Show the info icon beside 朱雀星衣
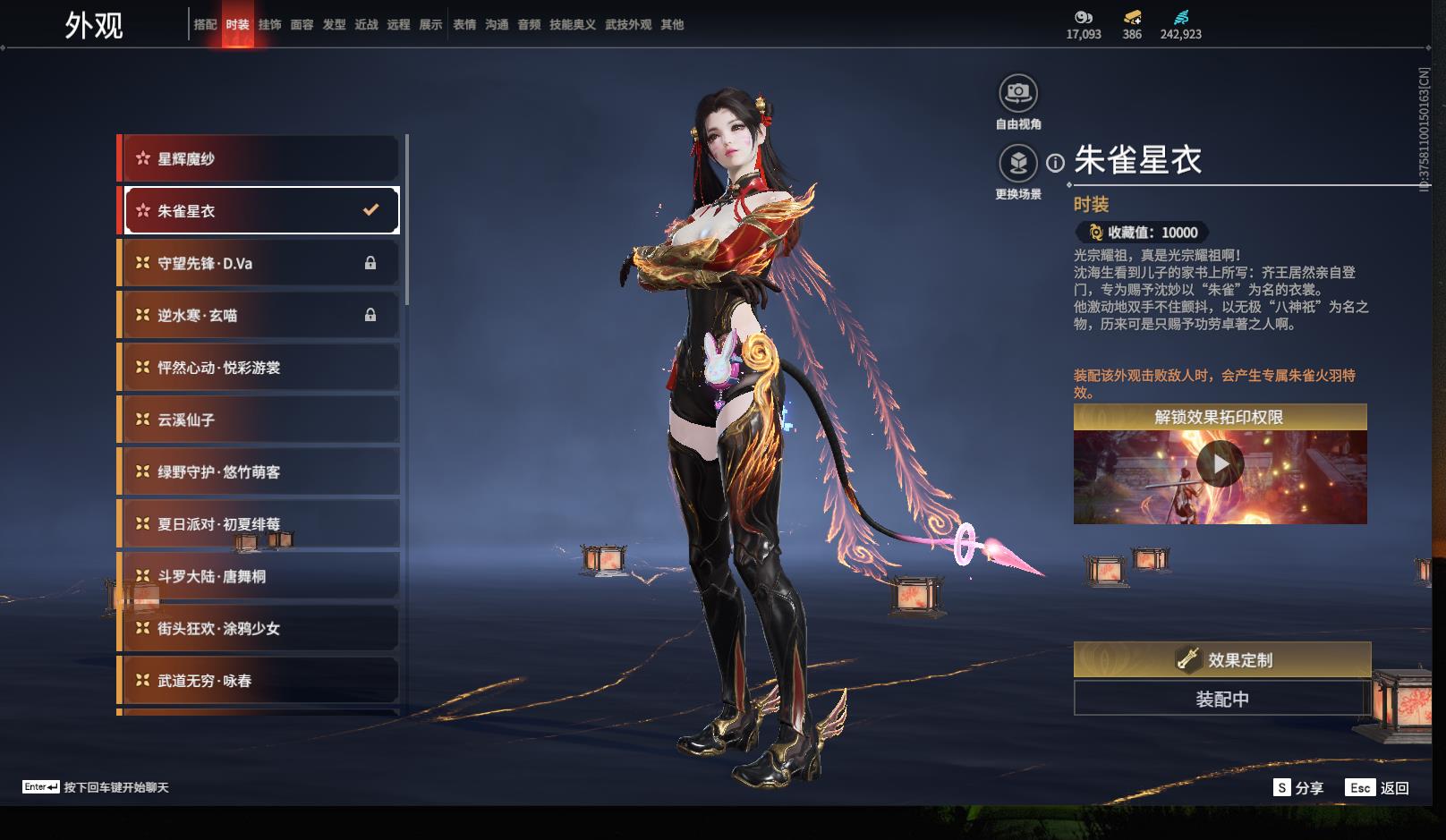 point(1056,164)
